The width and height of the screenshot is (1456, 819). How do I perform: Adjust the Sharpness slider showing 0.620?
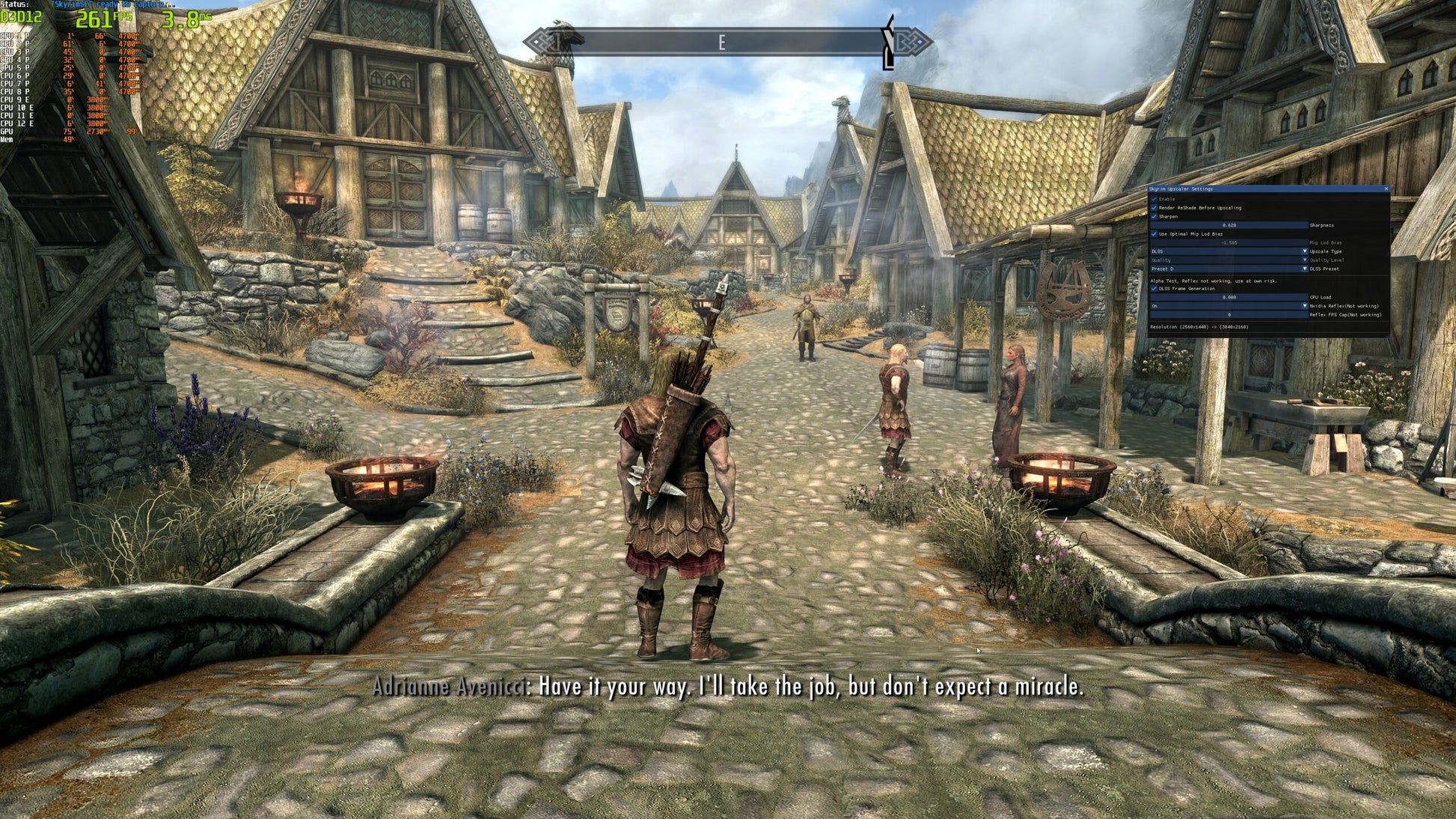pyautogui.click(x=1228, y=226)
